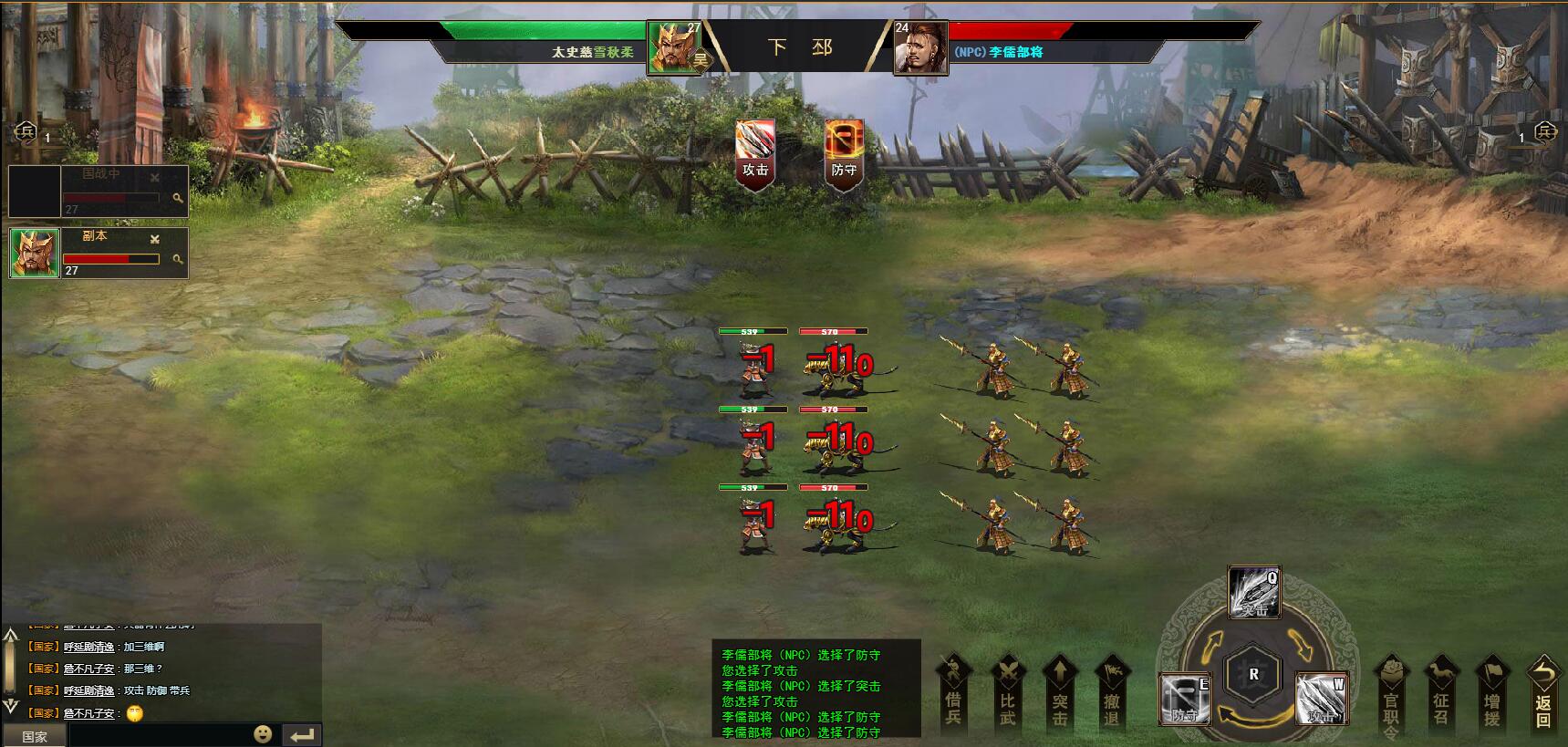Open the 借兵 (Borrow Troops) banner

(953, 693)
